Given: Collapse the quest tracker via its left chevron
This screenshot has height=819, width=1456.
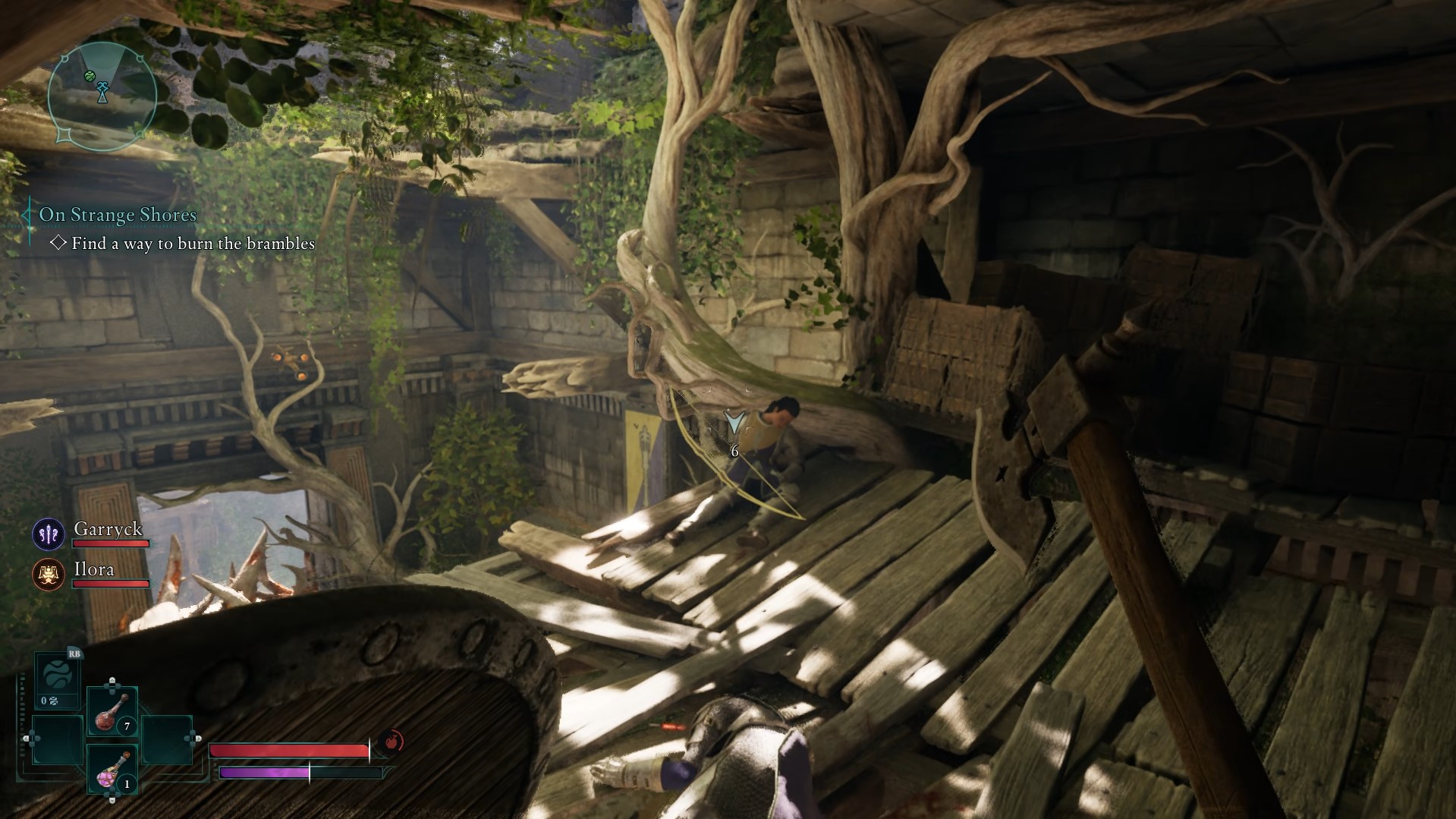Looking at the screenshot, I should click(x=27, y=215).
